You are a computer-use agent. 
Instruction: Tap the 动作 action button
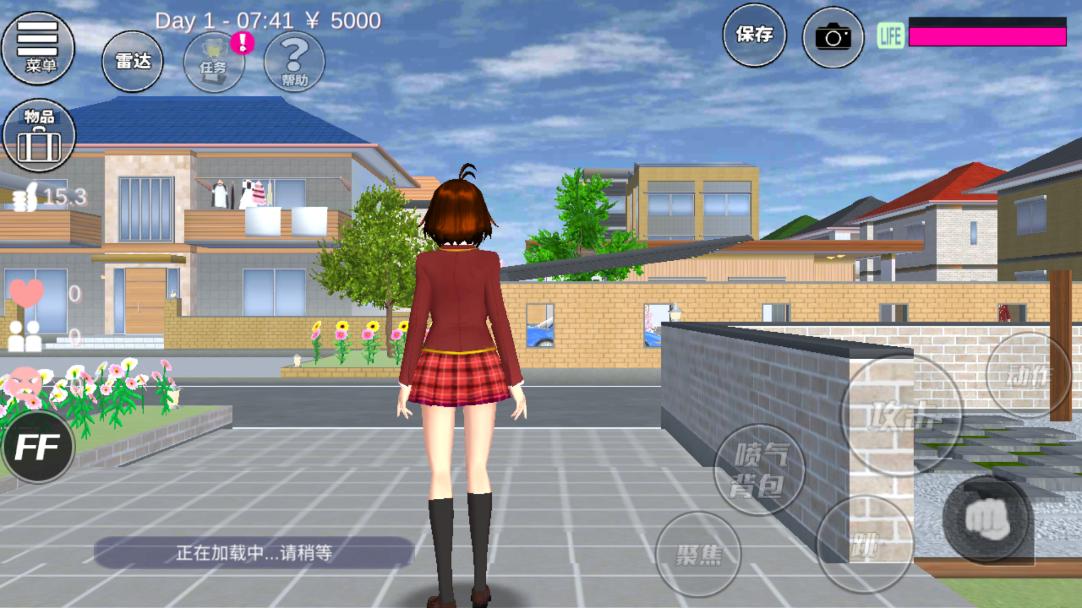pyautogui.click(x=1027, y=375)
